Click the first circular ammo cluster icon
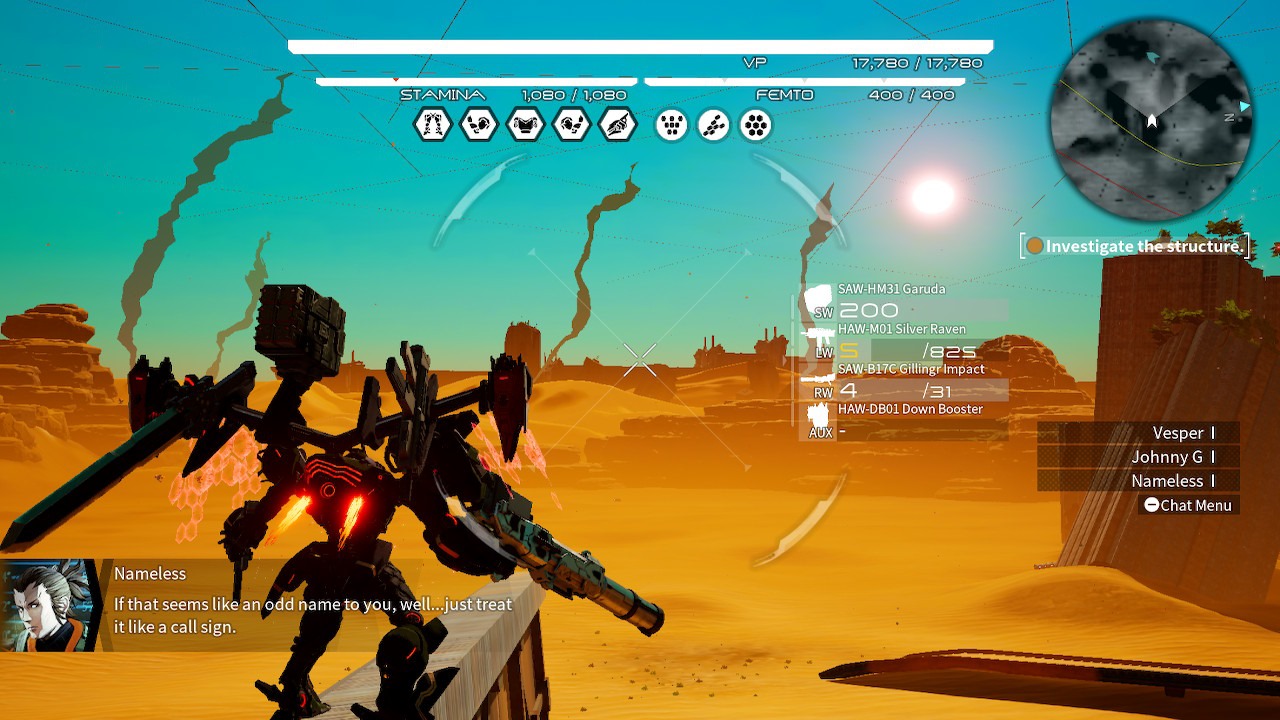The width and height of the screenshot is (1280, 720). point(671,124)
